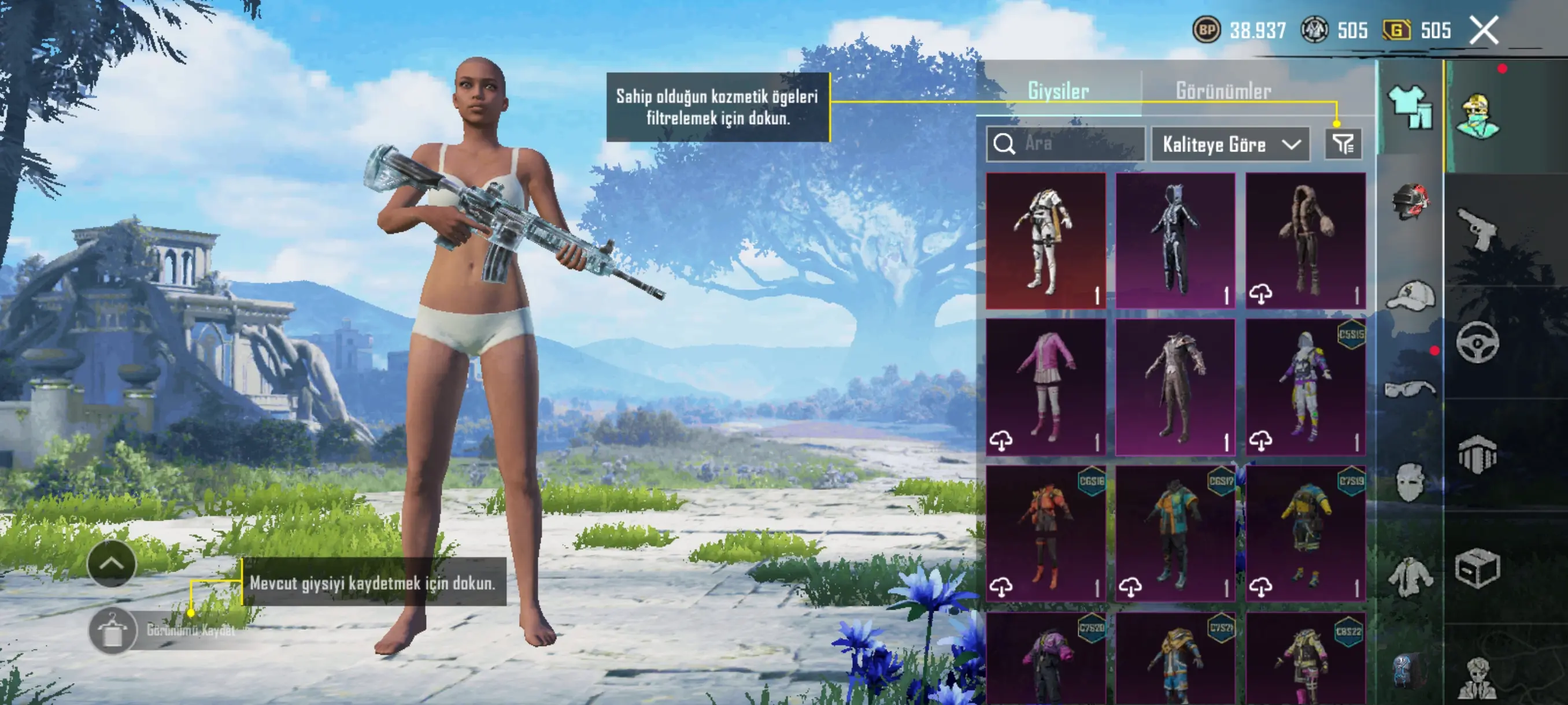Close the inventory with the X button
This screenshot has height=705, width=1568.
[1484, 31]
